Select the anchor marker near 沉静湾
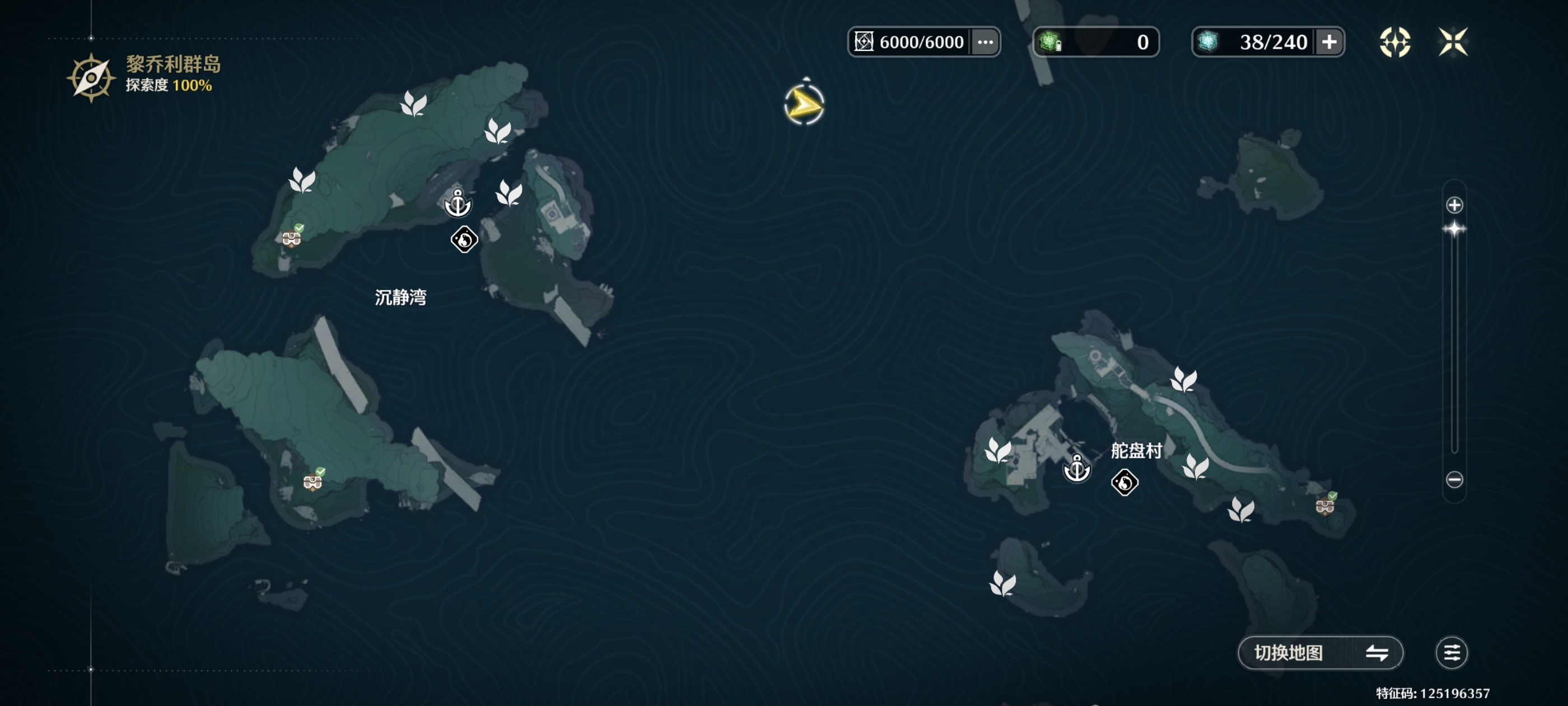Image resolution: width=1568 pixels, height=706 pixels. point(458,203)
